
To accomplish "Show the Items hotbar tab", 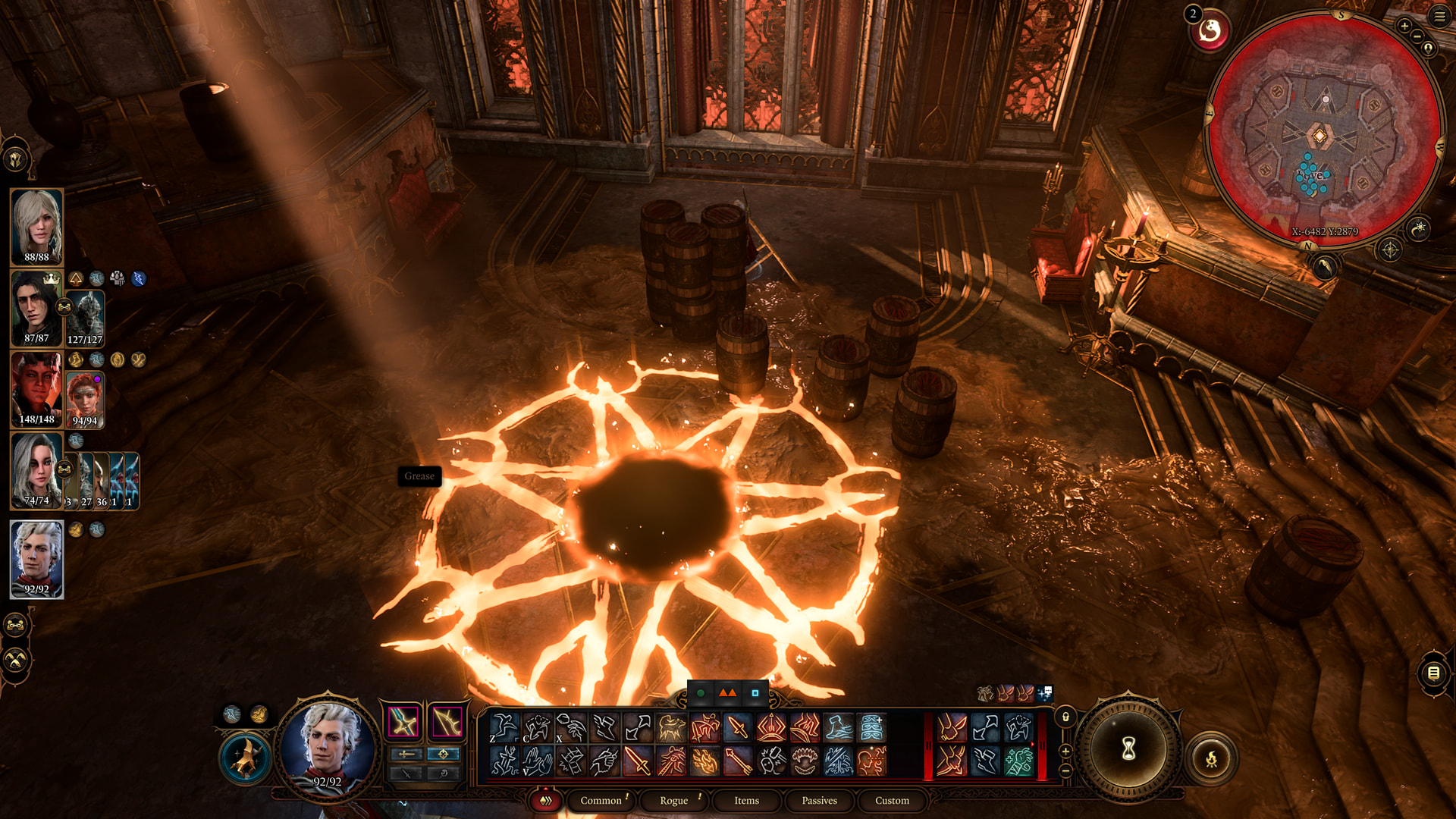I will coord(746,800).
